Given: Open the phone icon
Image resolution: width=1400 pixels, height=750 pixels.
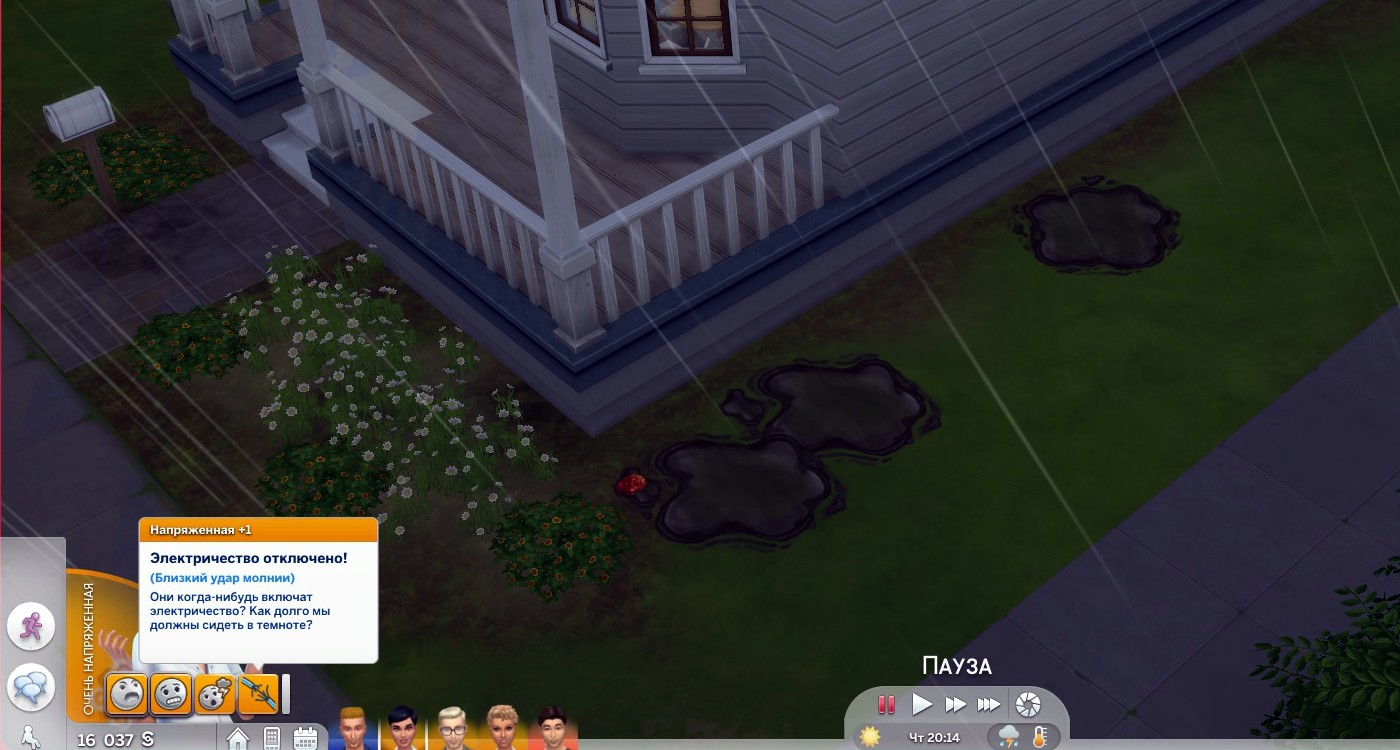Looking at the screenshot, I should (x=271, y=738).
